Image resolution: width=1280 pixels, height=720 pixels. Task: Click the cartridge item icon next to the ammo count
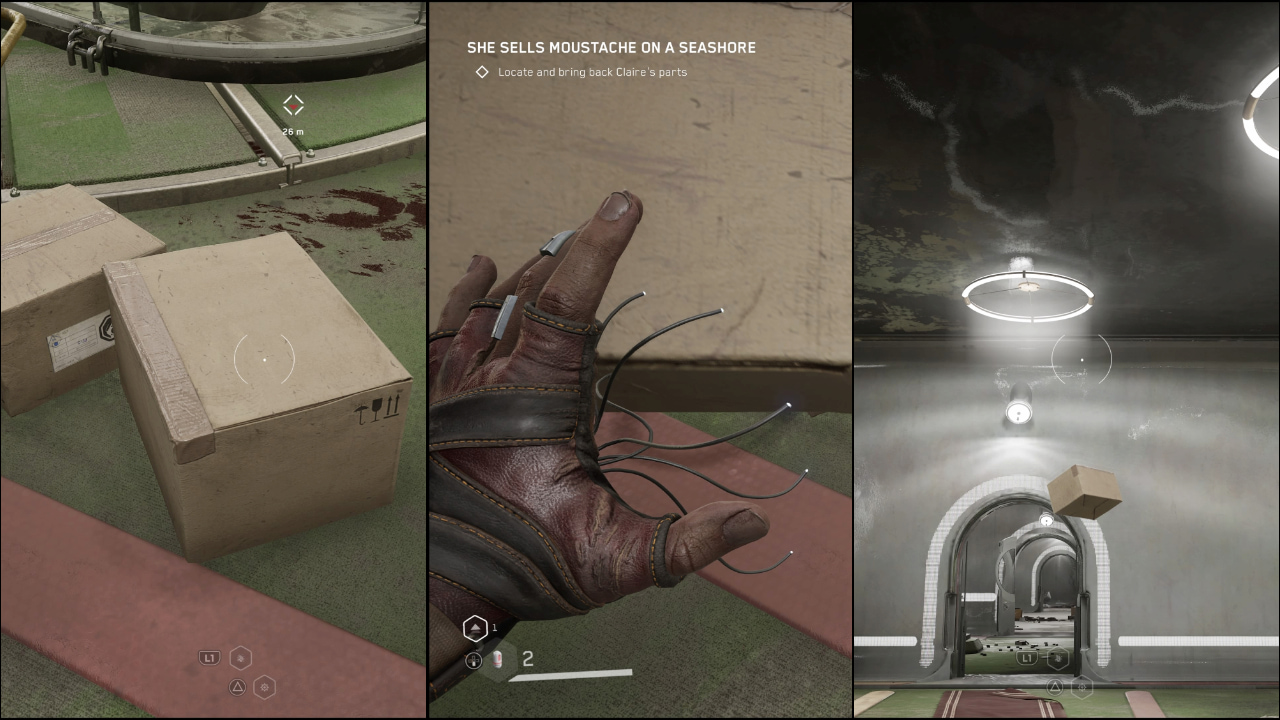pyautogui.click(x=496, y=658)
